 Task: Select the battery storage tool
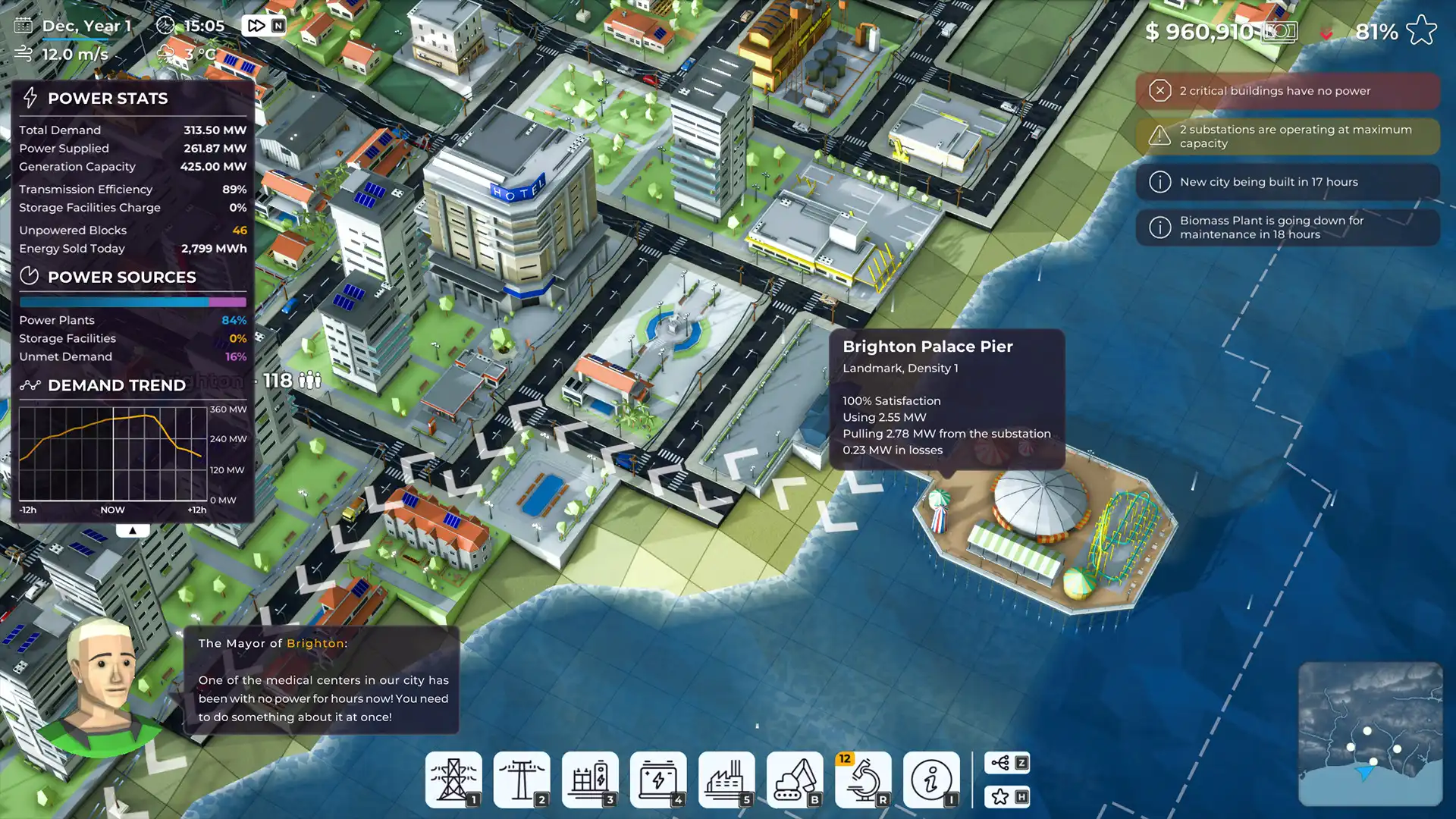tap(658, 780)
